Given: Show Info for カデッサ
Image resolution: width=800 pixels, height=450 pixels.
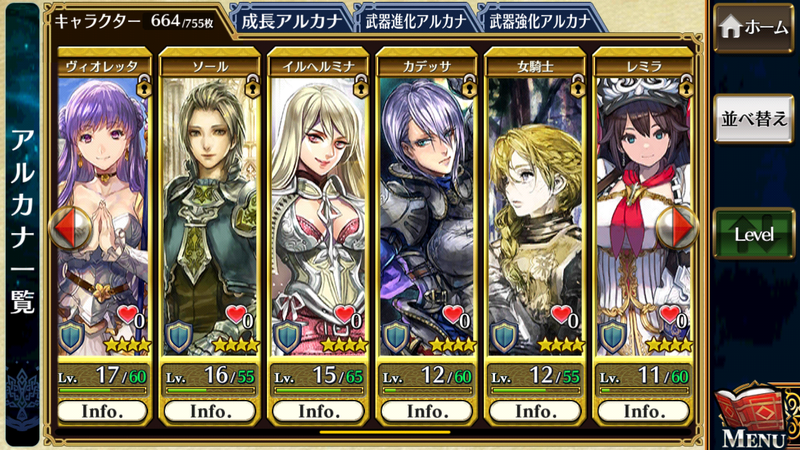Looking at the screenshot, I should click(425, 411).
